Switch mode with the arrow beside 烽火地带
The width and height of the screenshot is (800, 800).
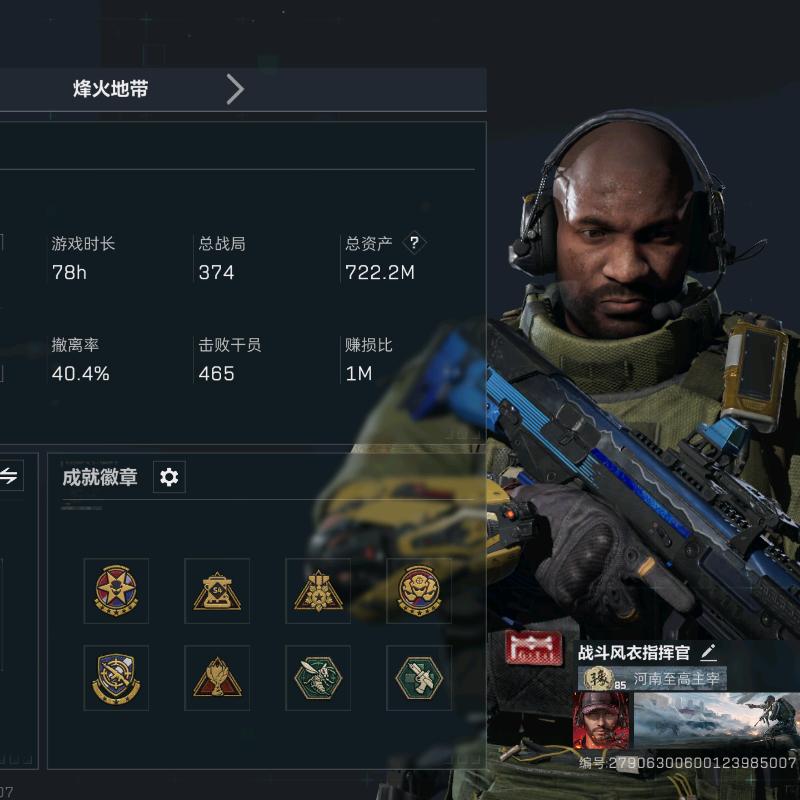click(x=235, y=90)
